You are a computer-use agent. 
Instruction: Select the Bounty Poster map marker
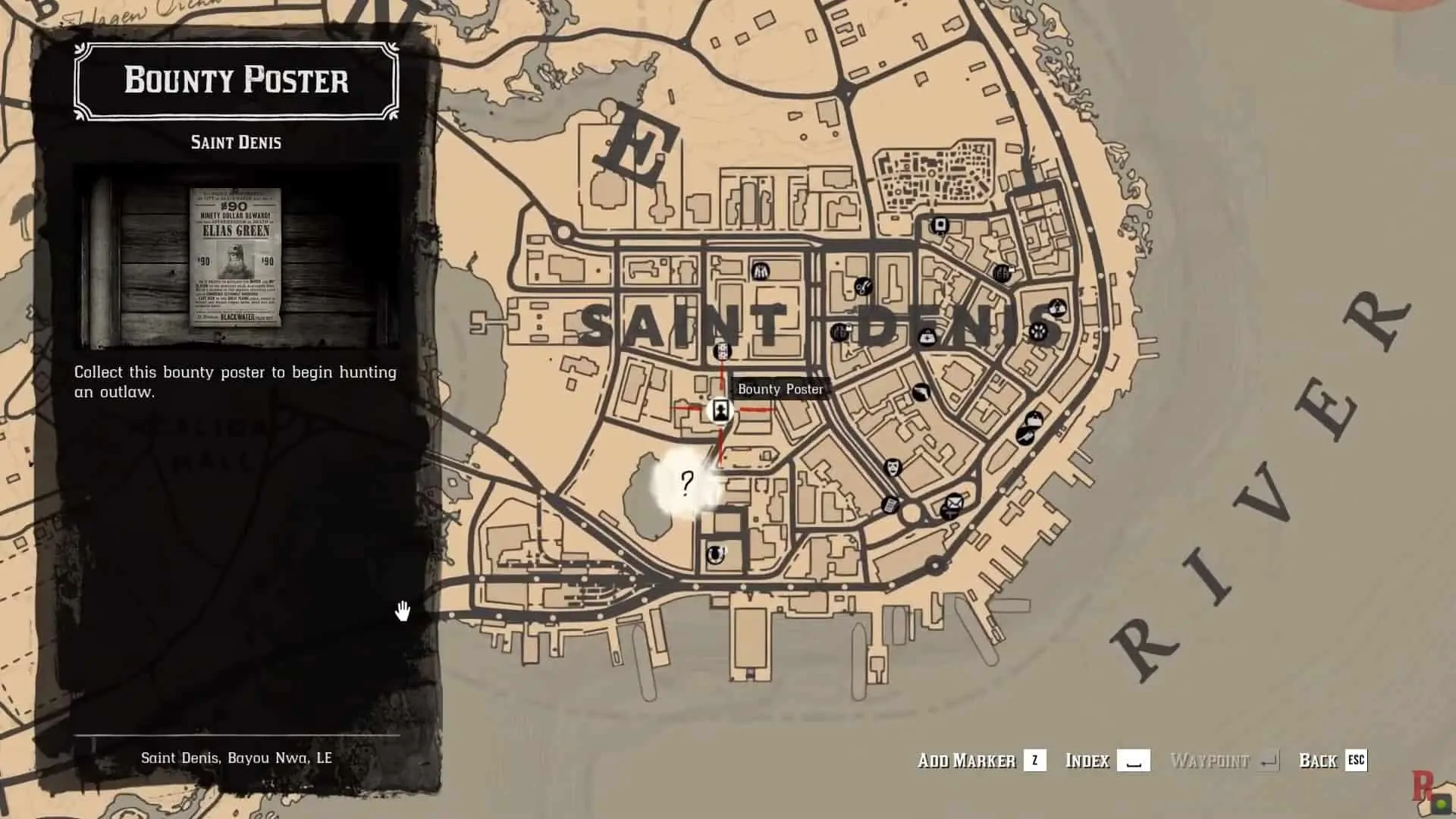point(720,411)
